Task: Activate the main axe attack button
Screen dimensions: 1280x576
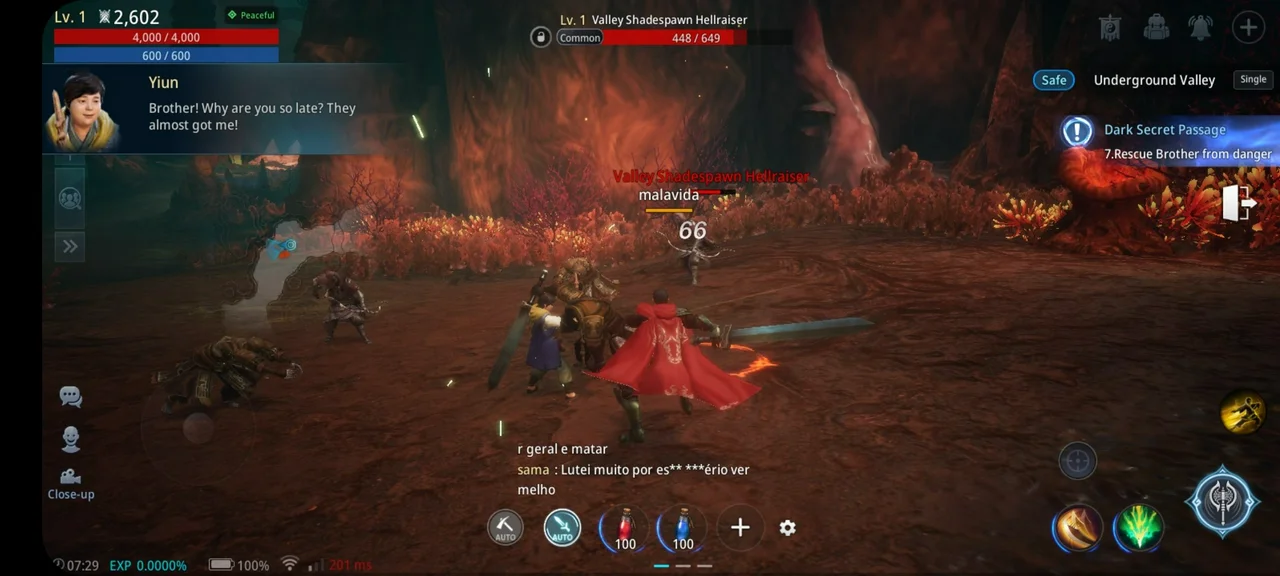Action: [1222, 502]
